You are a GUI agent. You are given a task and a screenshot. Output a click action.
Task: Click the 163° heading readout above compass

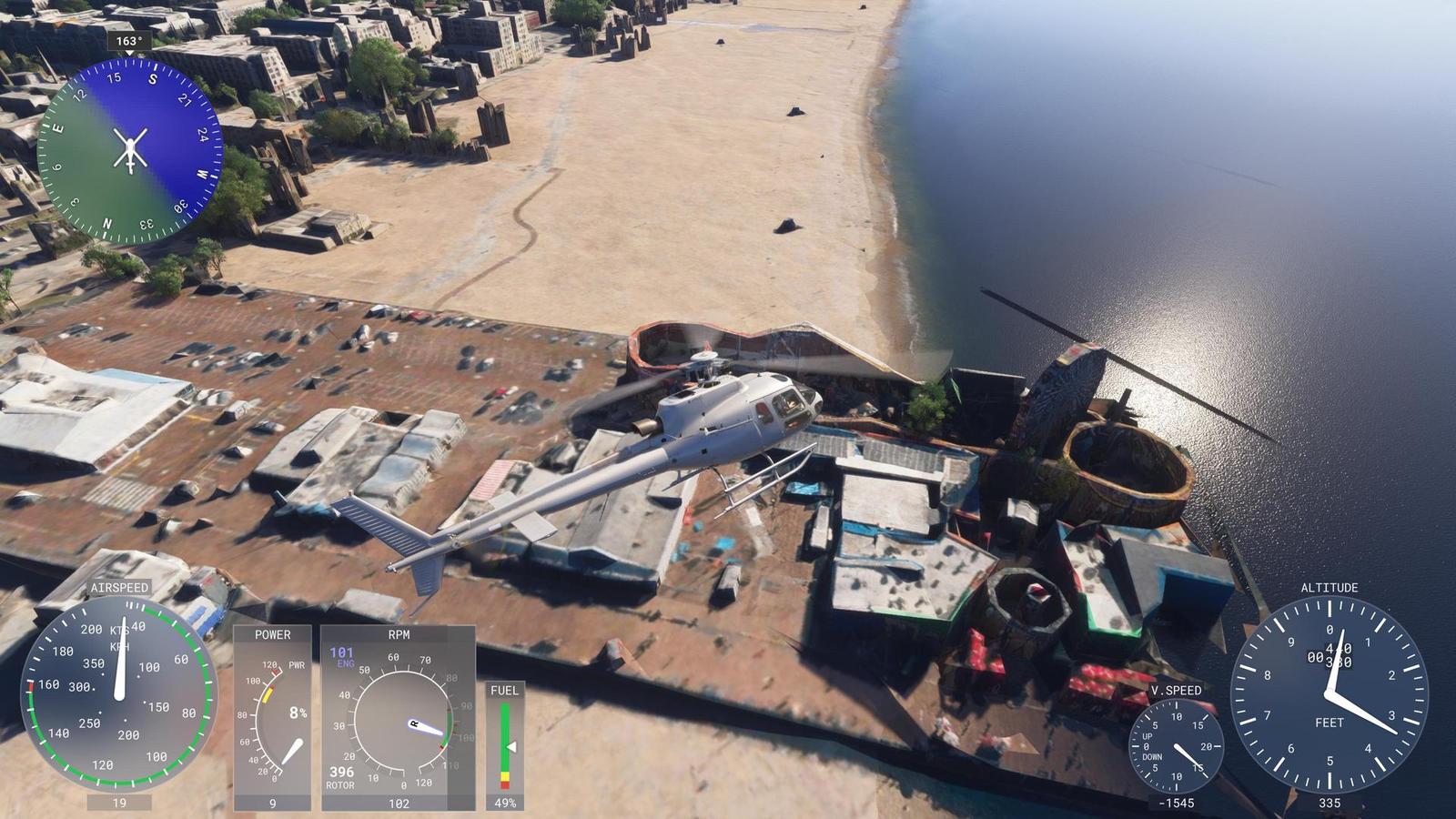tap(128, 40)
